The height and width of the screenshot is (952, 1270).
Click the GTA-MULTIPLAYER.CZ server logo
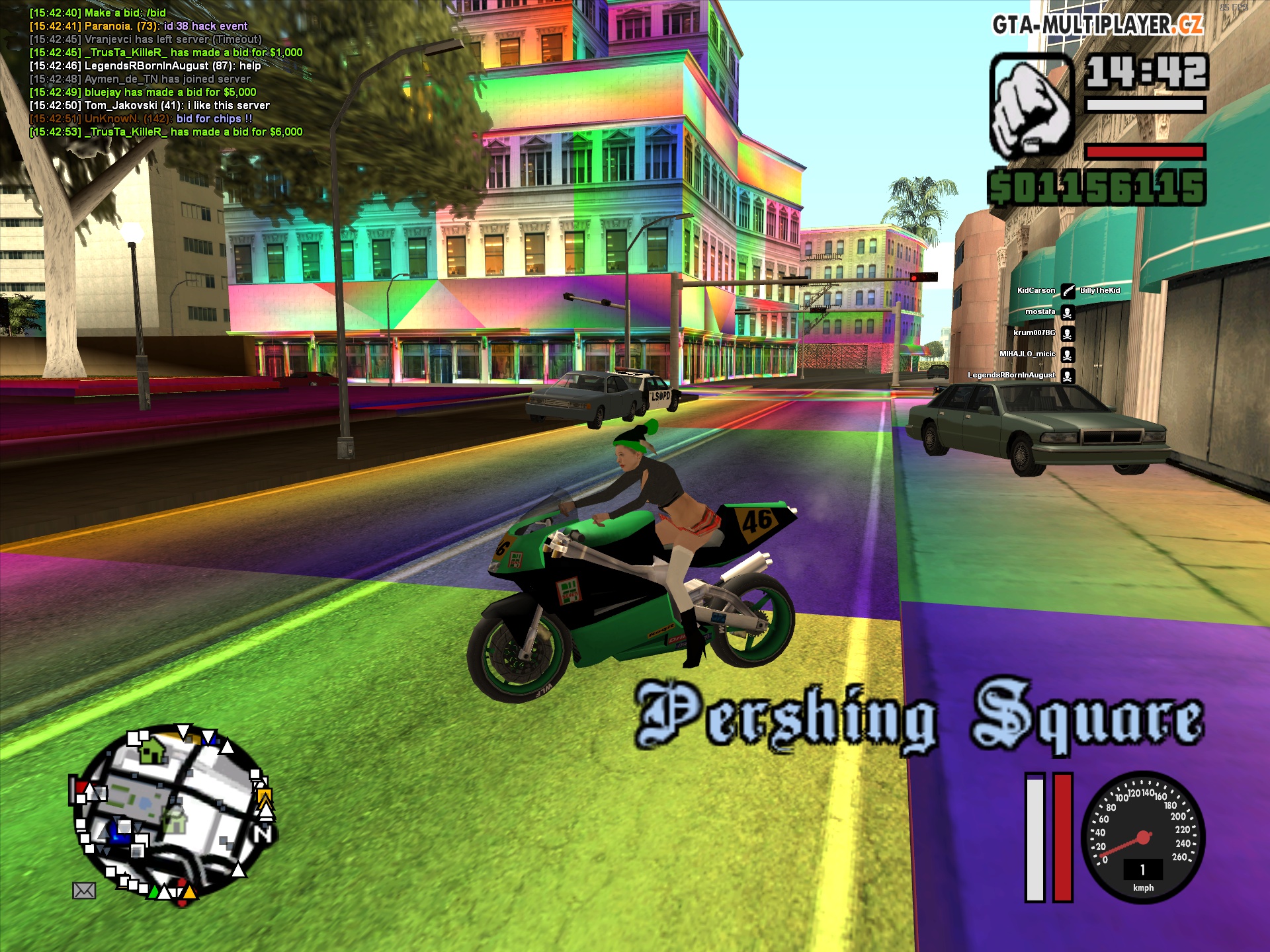coord(1097,25)
